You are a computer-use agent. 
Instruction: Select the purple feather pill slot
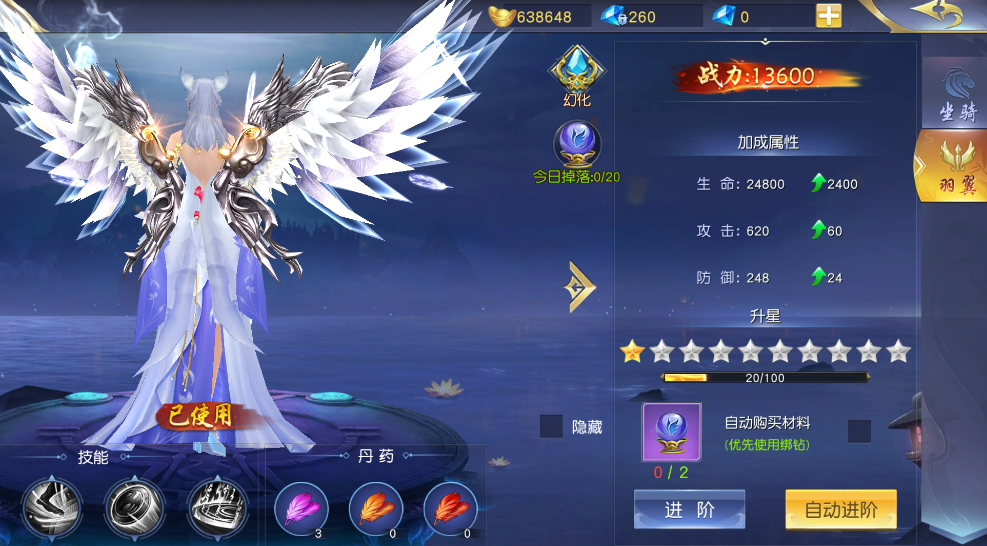[300, 509]
